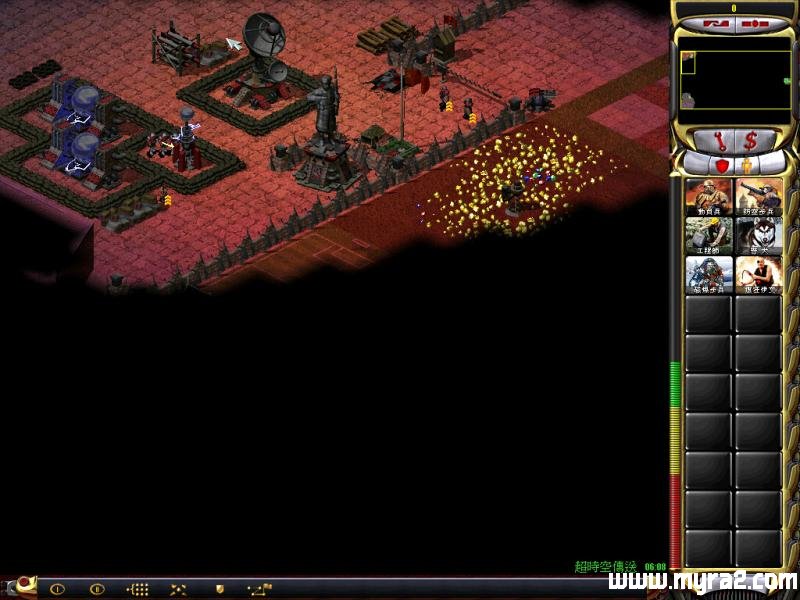Activate the type-select dotted grid command
The height and width of the screenshot is (600, 800).
(138, 589)
